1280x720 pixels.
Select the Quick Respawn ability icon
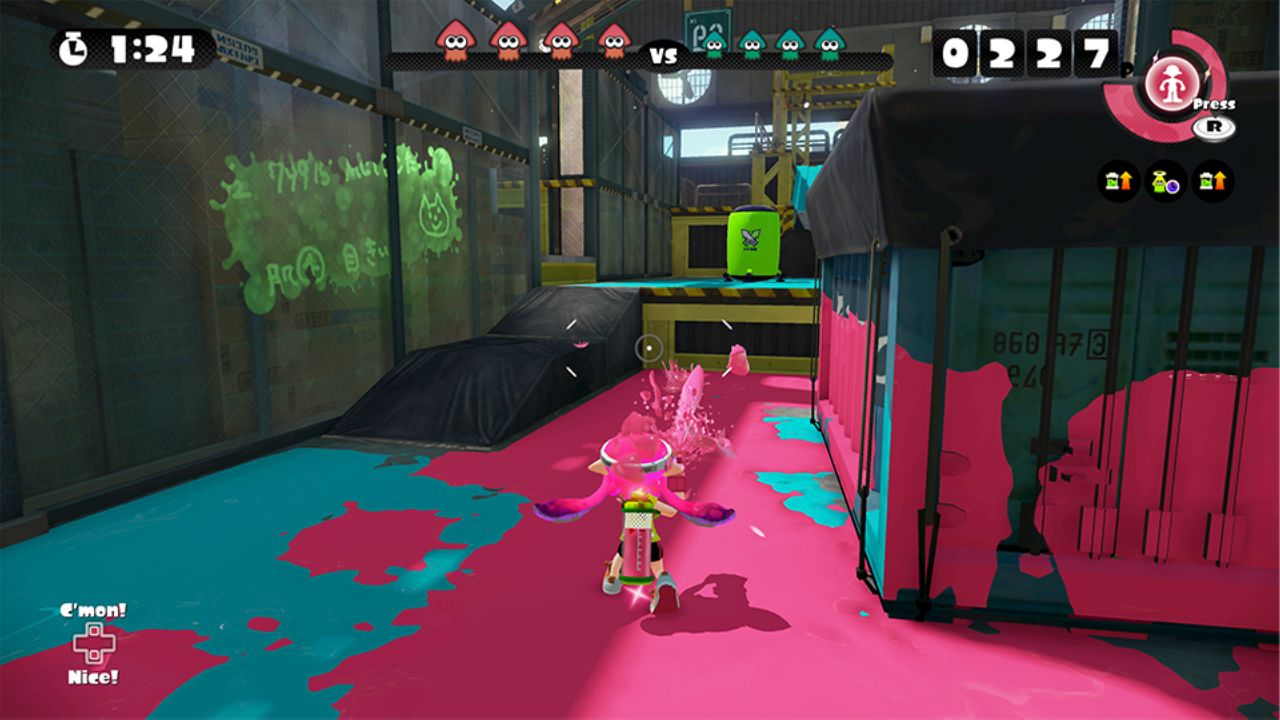1166,181
